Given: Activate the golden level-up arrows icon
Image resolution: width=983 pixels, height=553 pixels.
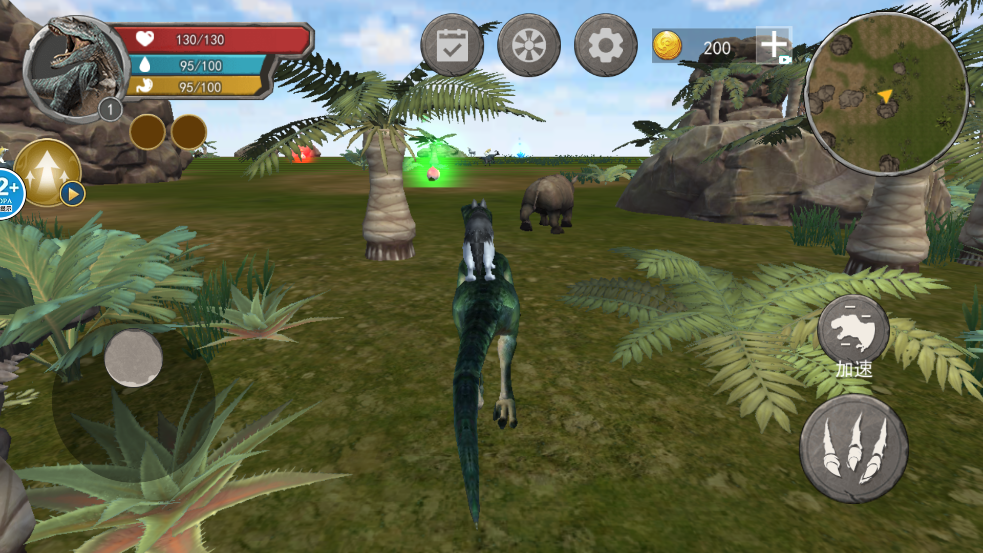Looking at the screenshot, I should [47, 171].
